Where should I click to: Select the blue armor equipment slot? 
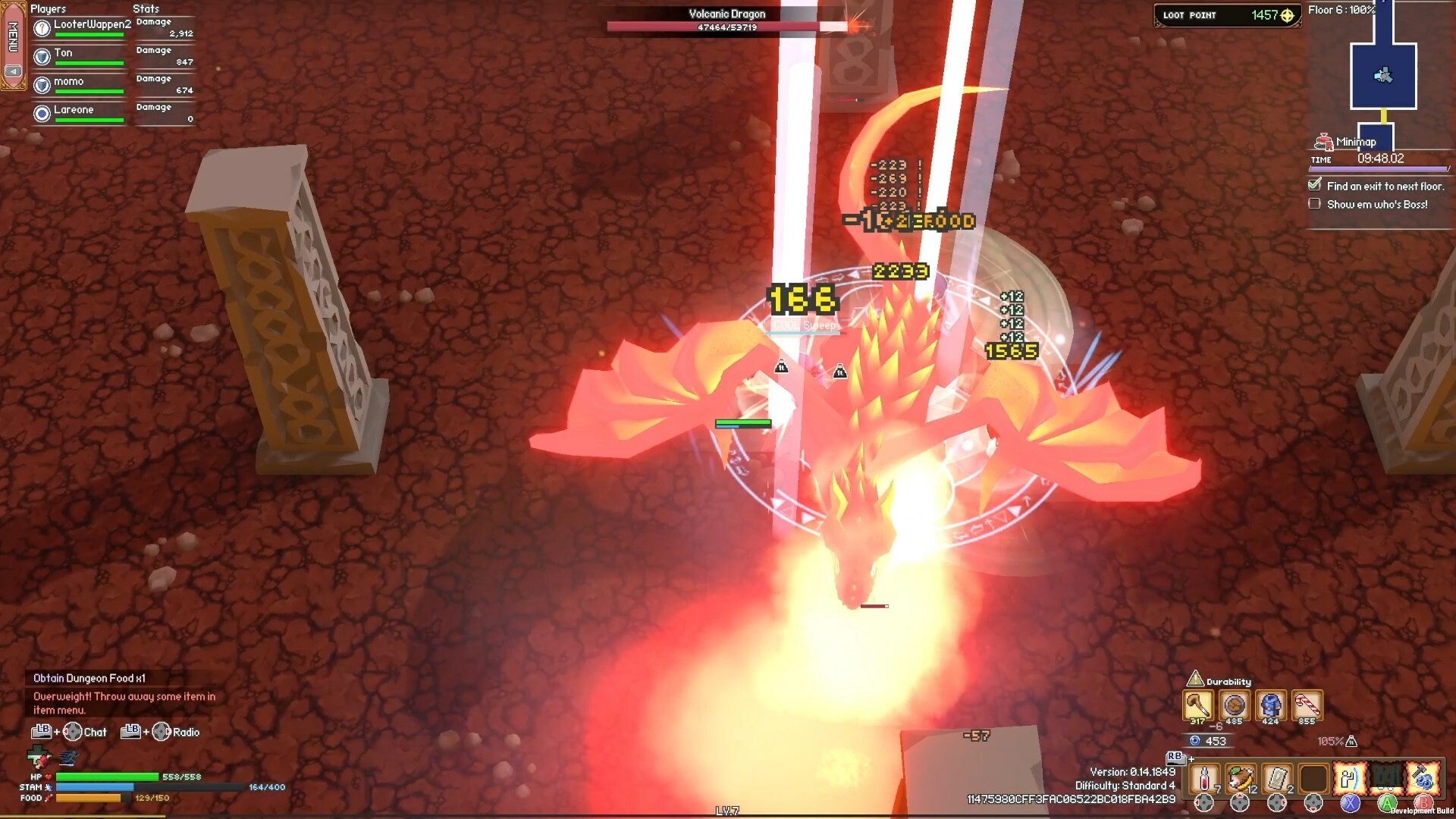(1271, 704)
